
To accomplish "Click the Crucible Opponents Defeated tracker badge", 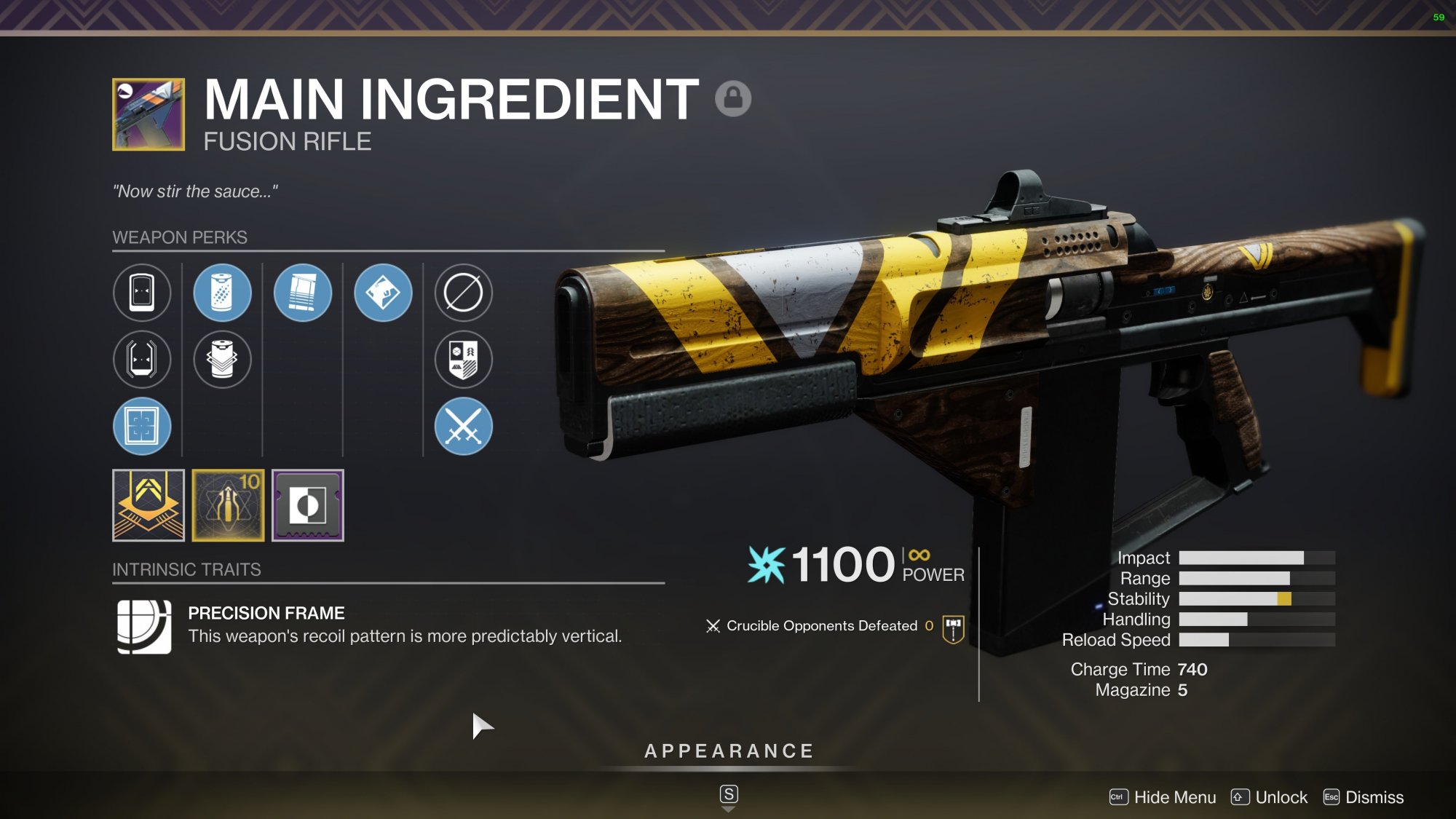I will click(x=953, y=628).
